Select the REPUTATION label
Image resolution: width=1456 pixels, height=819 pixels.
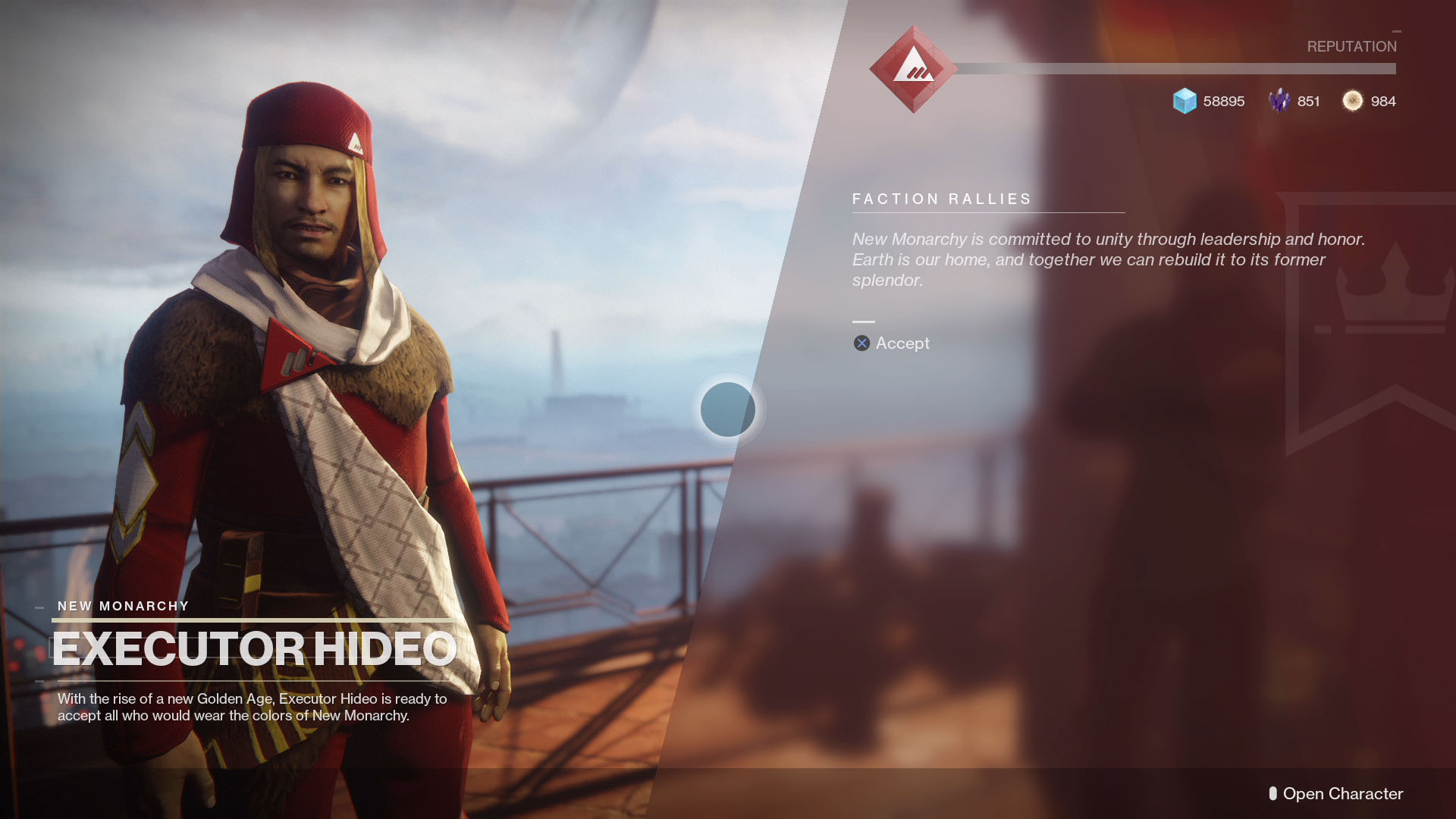[1351, 46]
